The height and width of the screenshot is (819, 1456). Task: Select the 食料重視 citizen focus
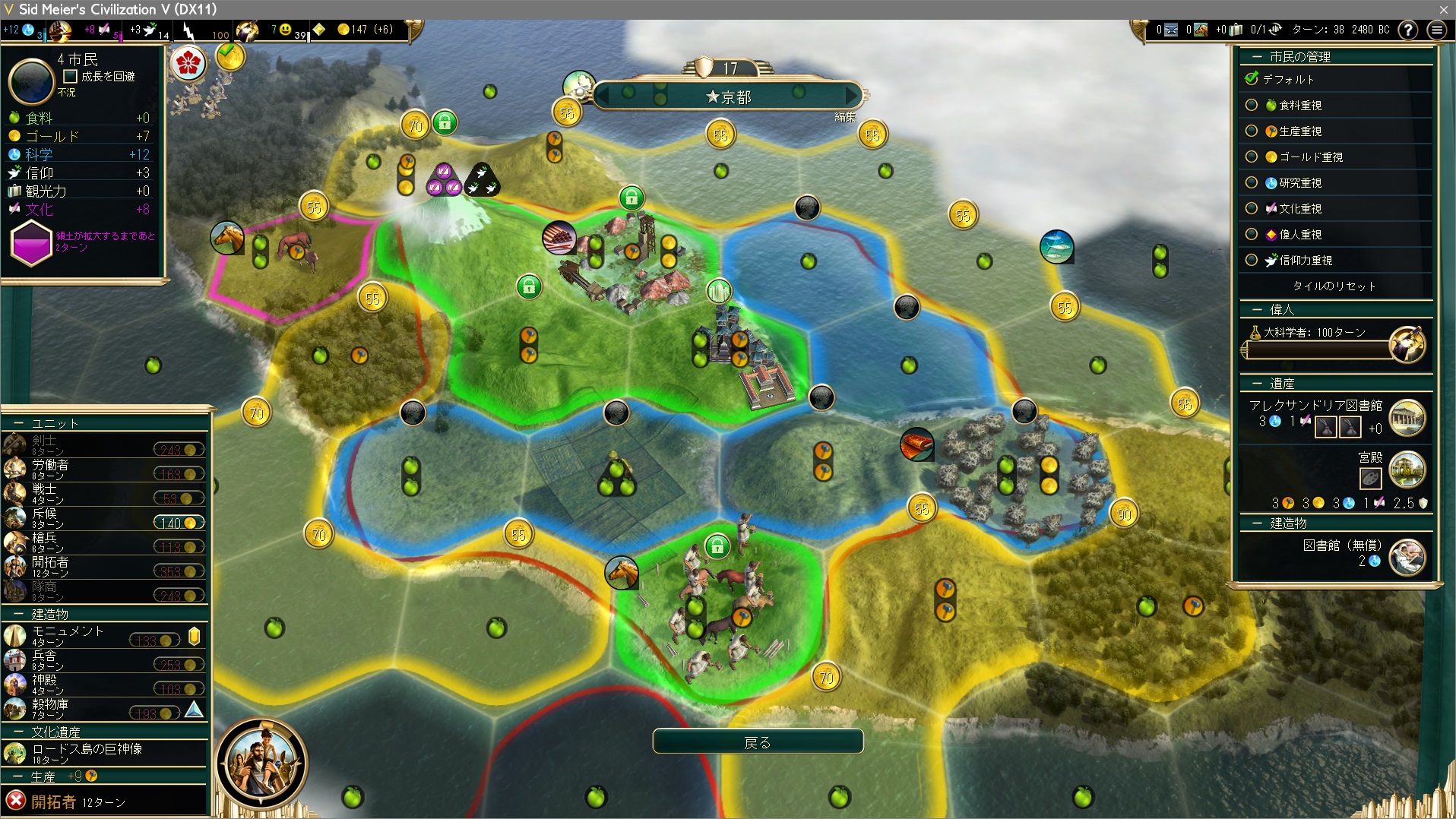click(1252, 106)
